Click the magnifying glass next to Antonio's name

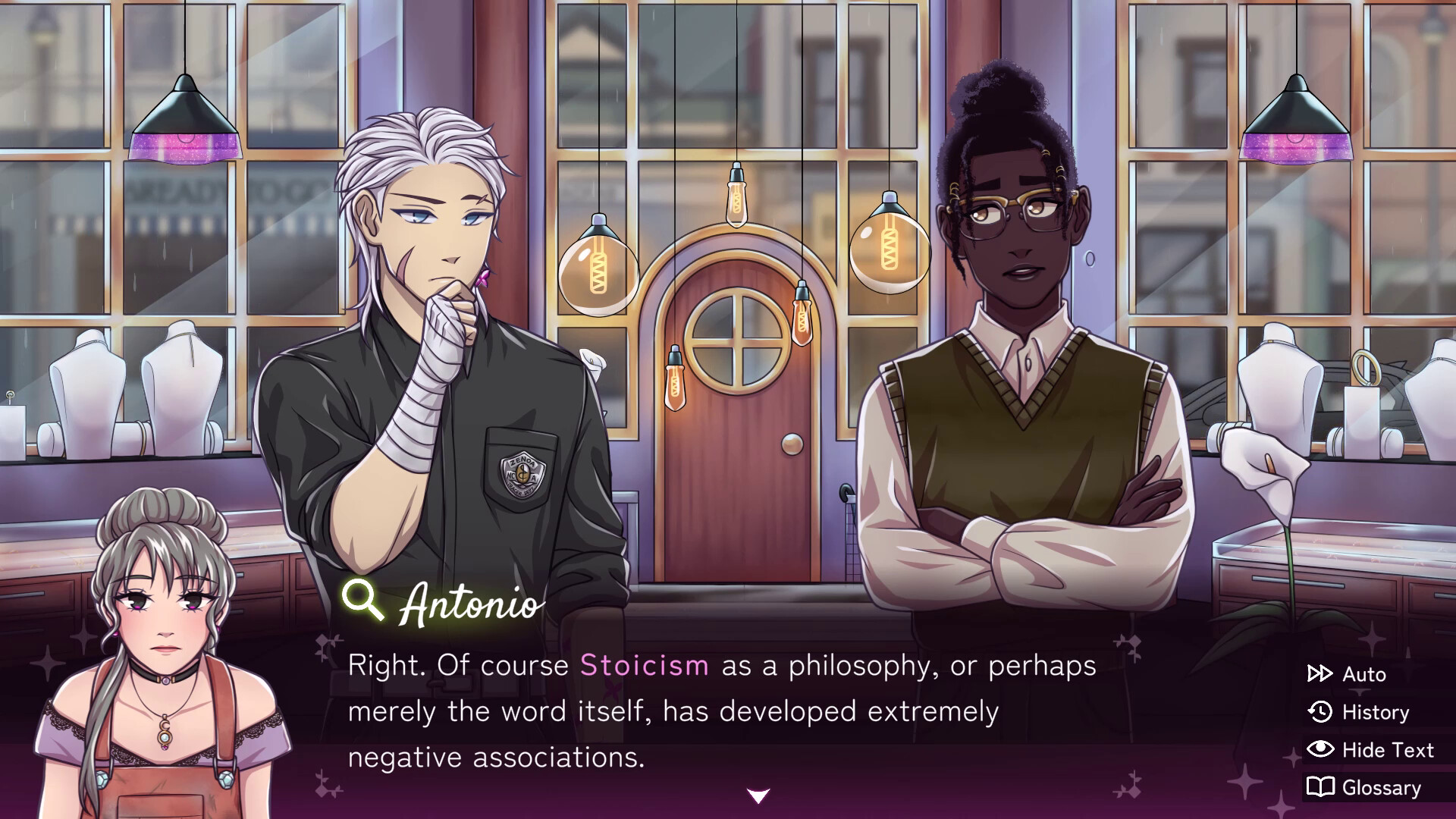point(362,599)
